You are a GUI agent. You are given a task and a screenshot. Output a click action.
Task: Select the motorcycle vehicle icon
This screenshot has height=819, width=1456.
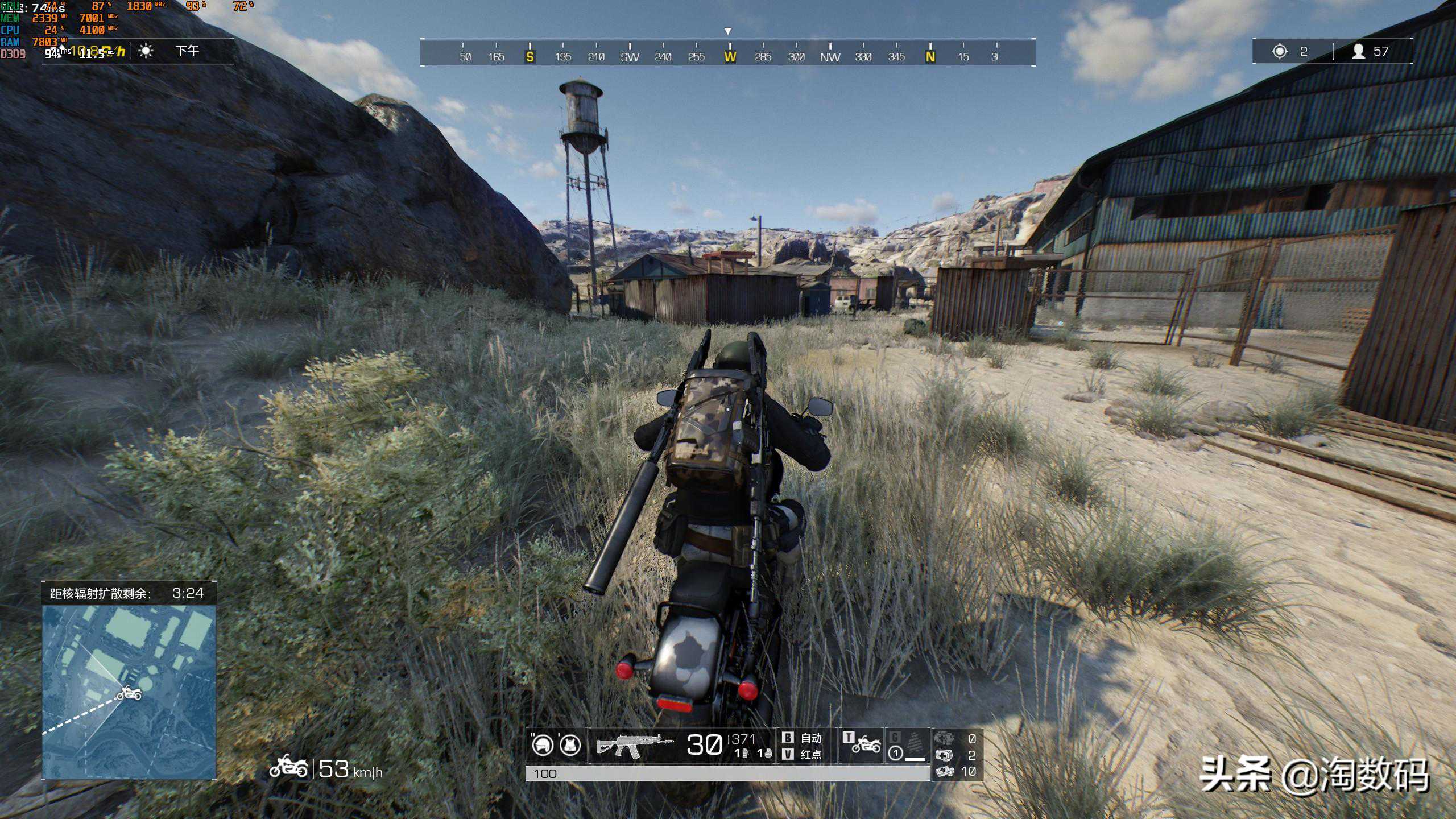(x=866, y=743)
